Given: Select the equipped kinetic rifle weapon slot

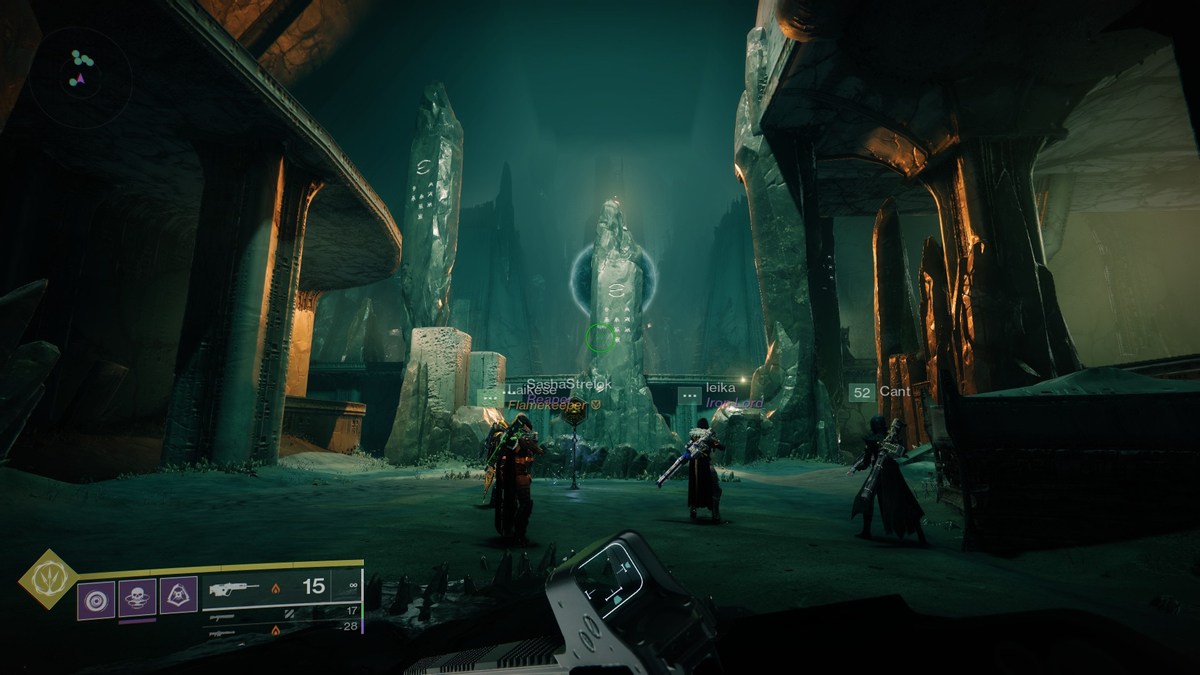Looking at the screenshot, I should coord(281,588).
